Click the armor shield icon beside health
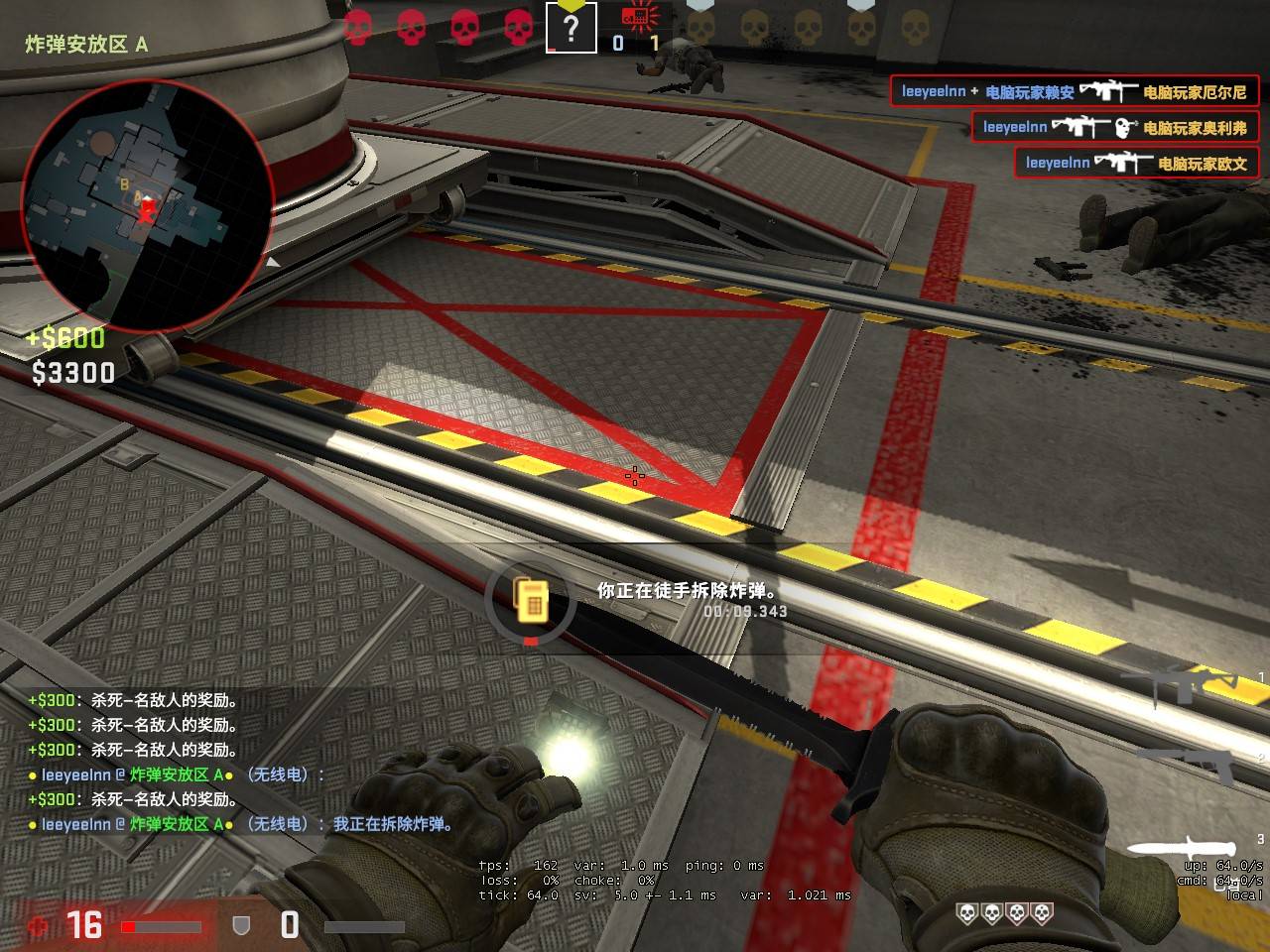The height and width of the screenshot is (952, 1270). [x=241, y=925]
